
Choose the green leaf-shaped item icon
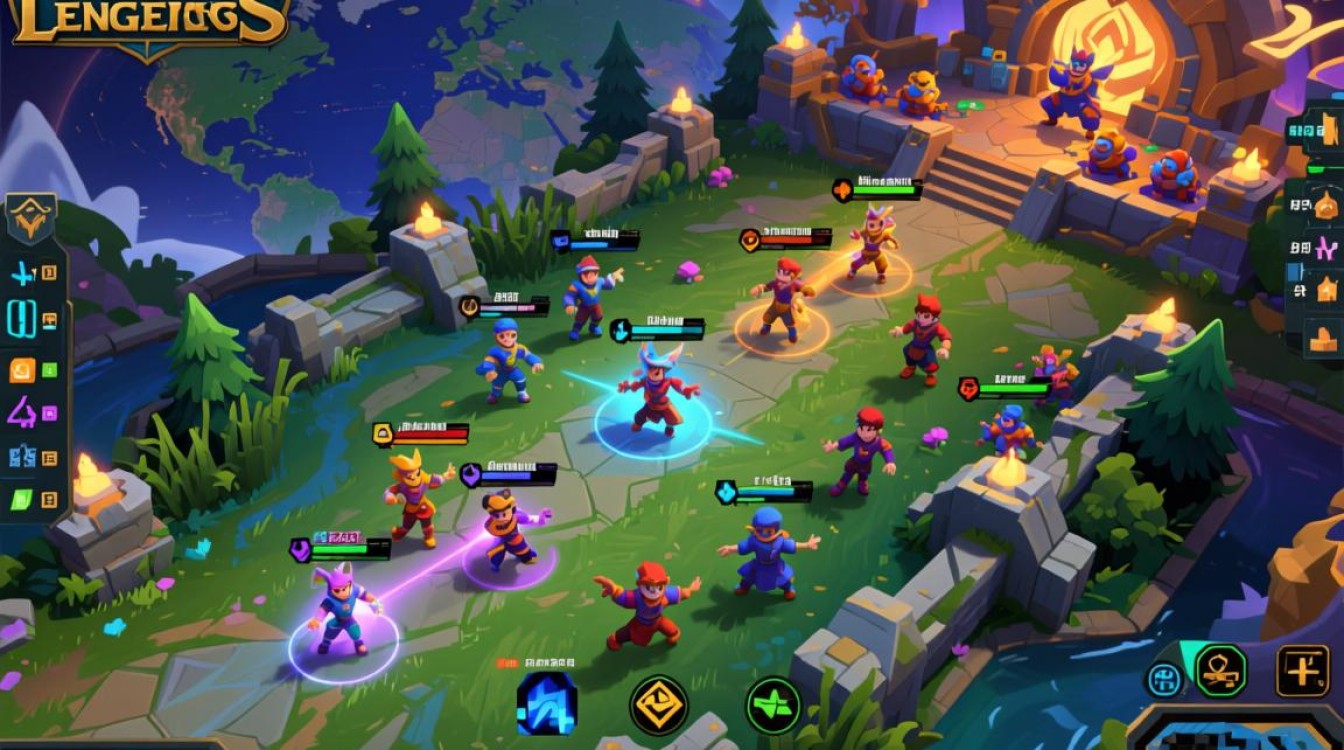(x=22, y=499)
